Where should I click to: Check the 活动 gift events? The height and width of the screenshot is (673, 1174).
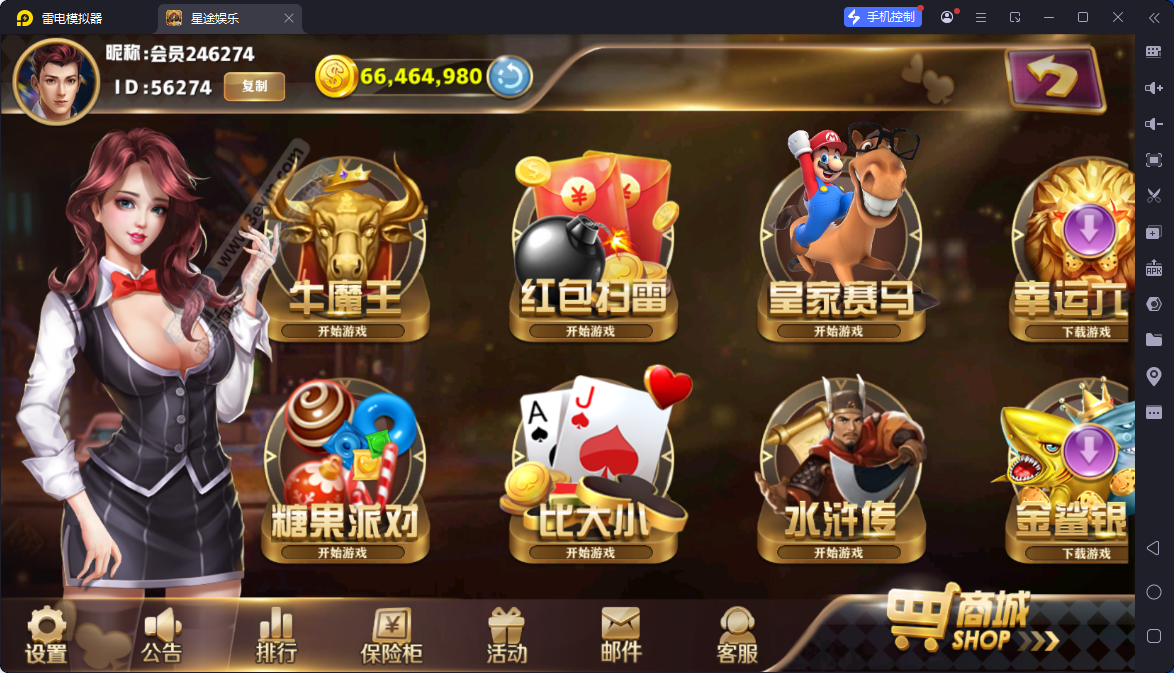[x=506, y=636]
